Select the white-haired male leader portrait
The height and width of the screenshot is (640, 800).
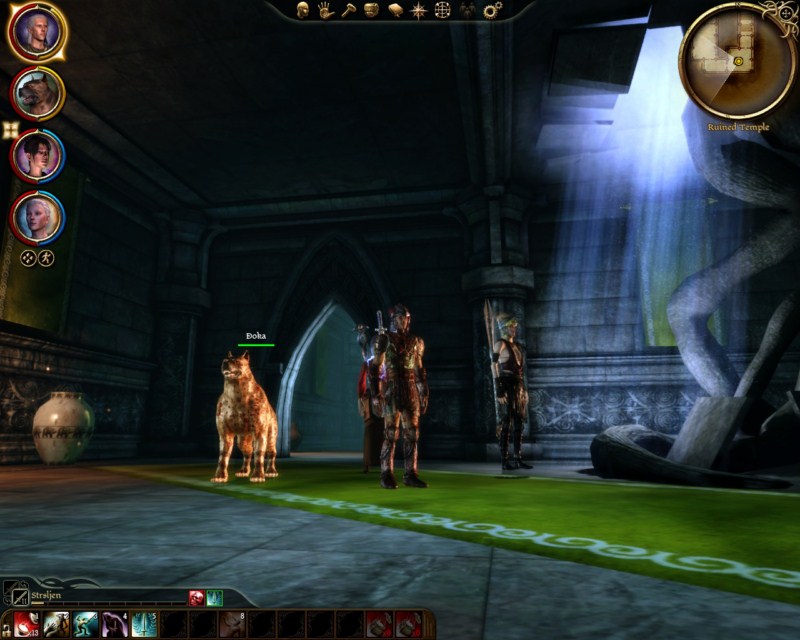(37, 32)
